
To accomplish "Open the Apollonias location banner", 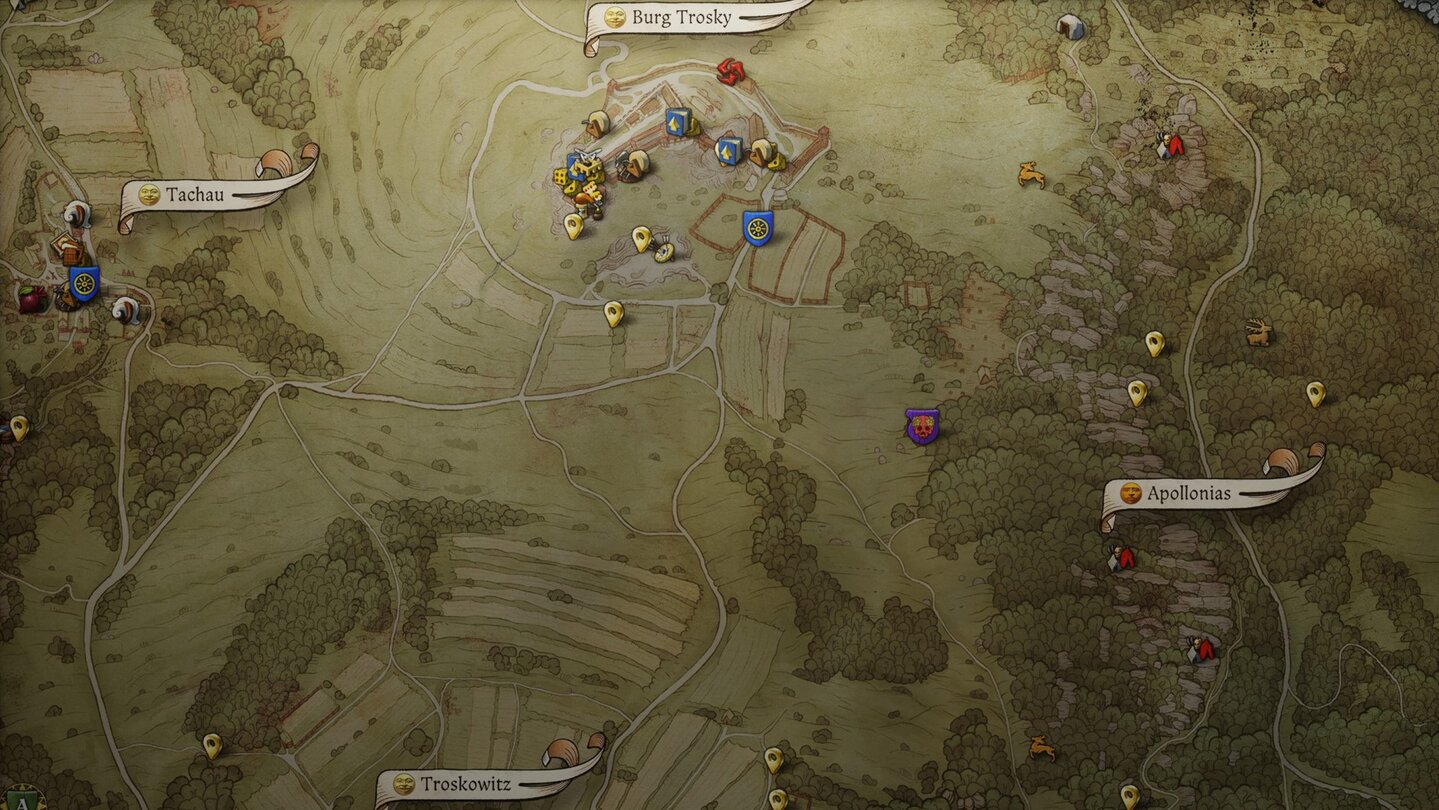I will [x=1190, y=494].
